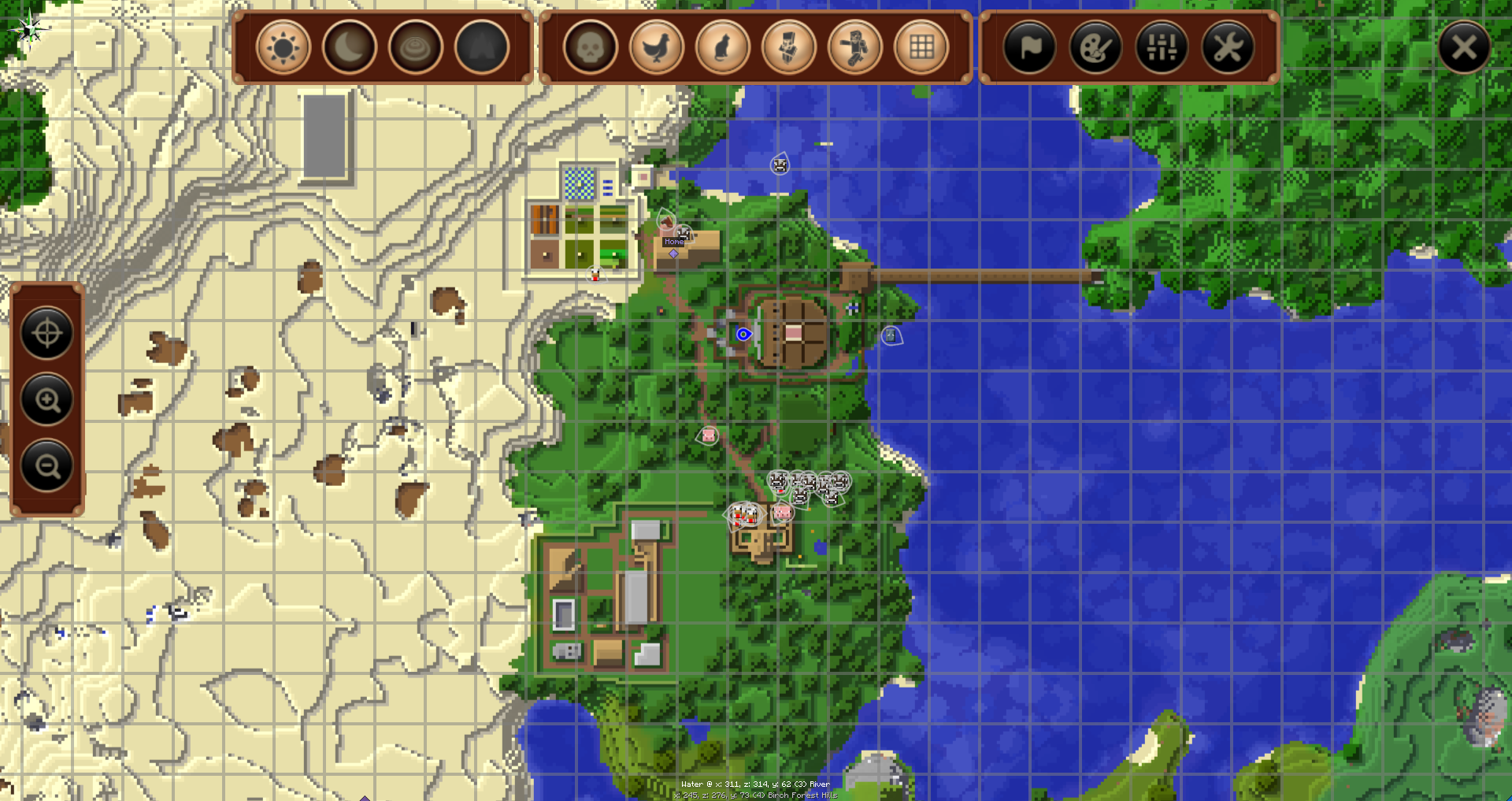Open the slider settings options button
Image resolution: width=1512 pixels, height=801 pixels.
pos(1162,48)
